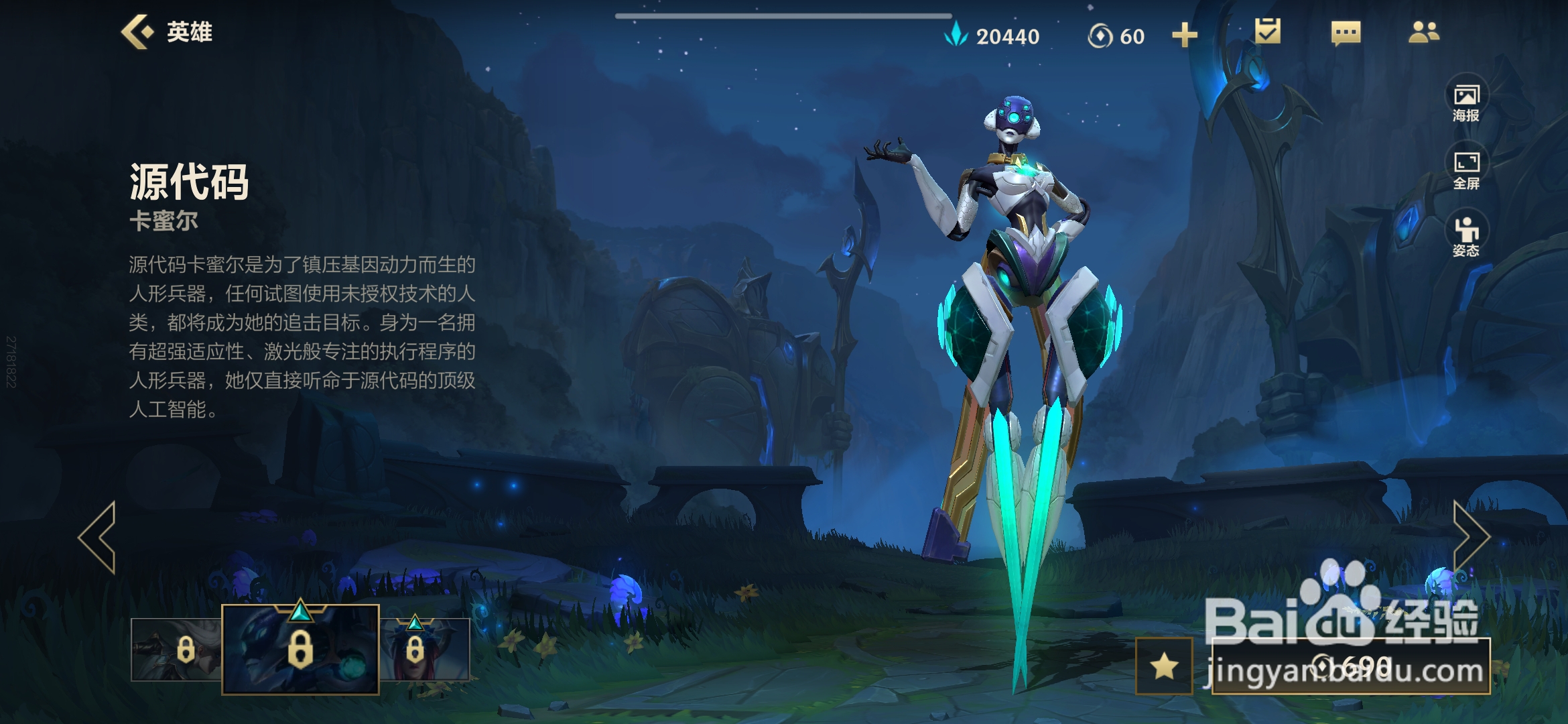Open the chat bubble icon
Image resolution: width=1568 pixels, height=724 pixels.
click(1346, 32)
